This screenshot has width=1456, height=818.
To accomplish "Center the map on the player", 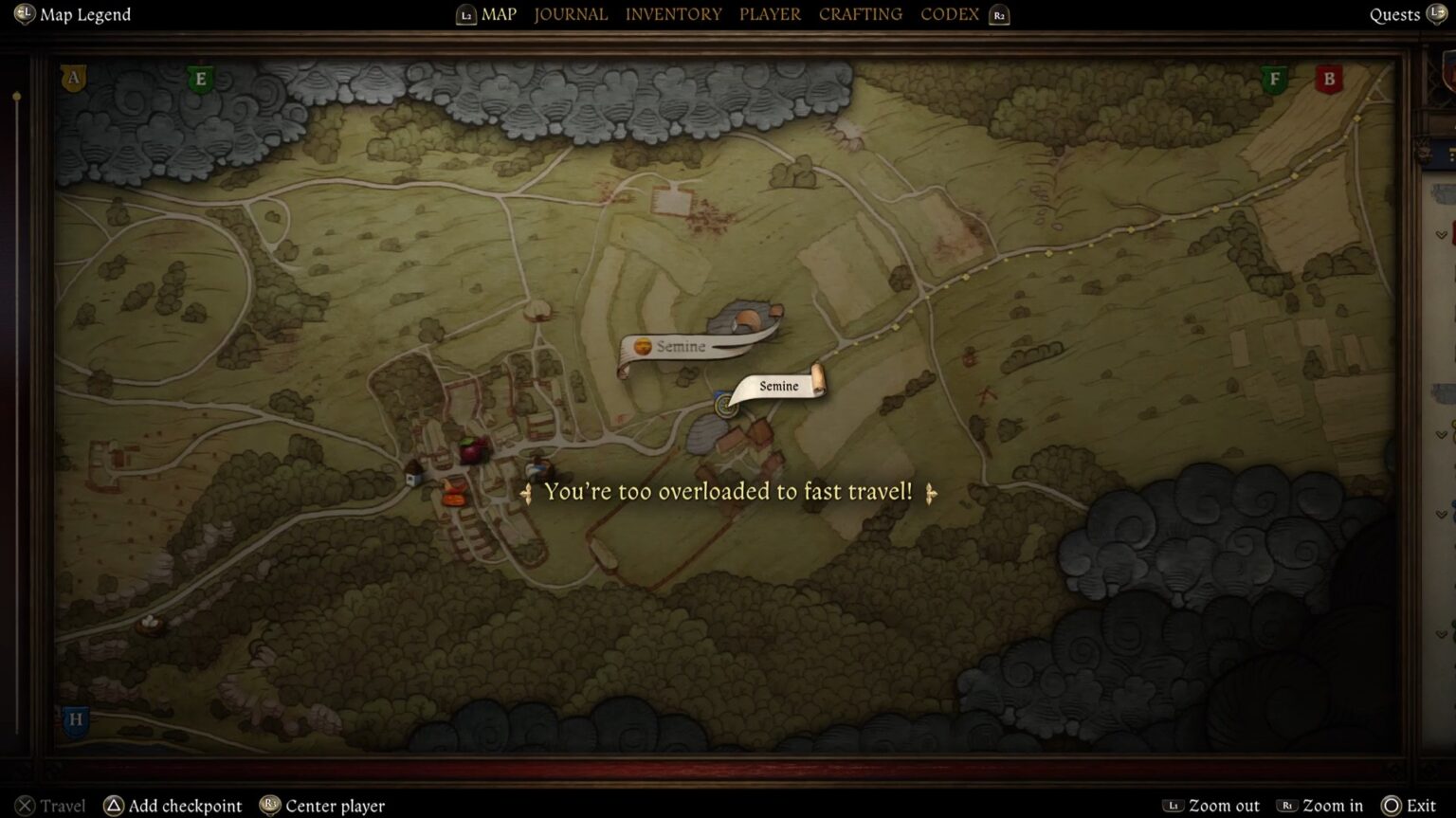I will [x=334, y=806].
